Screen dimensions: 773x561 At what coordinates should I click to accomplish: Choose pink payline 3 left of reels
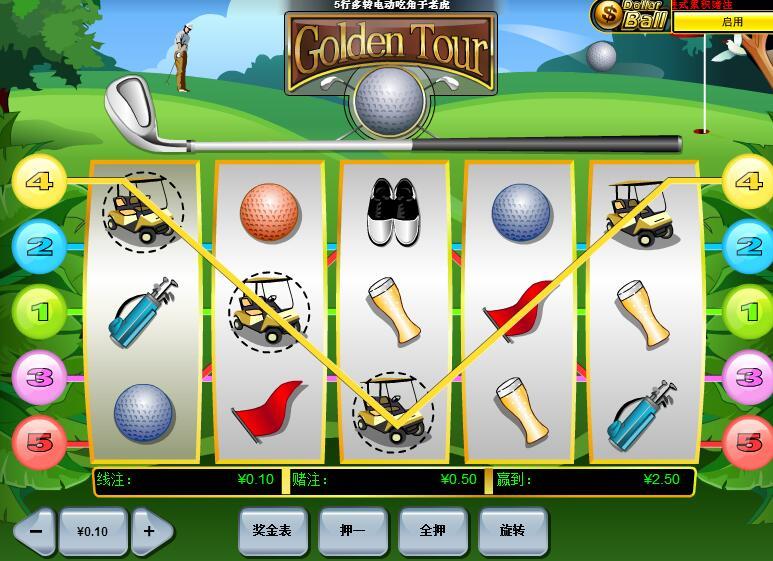tap(39, 377)
